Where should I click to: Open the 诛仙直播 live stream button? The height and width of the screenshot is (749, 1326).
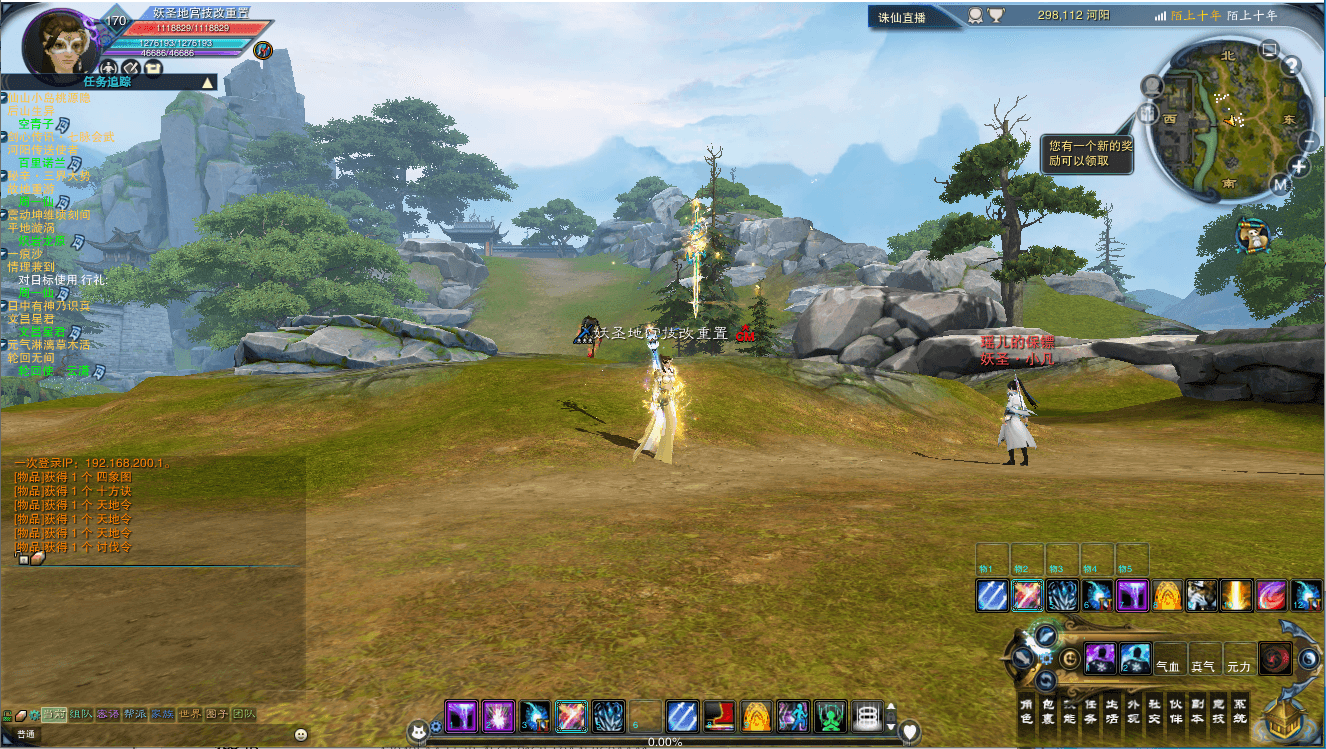point(902,17)
